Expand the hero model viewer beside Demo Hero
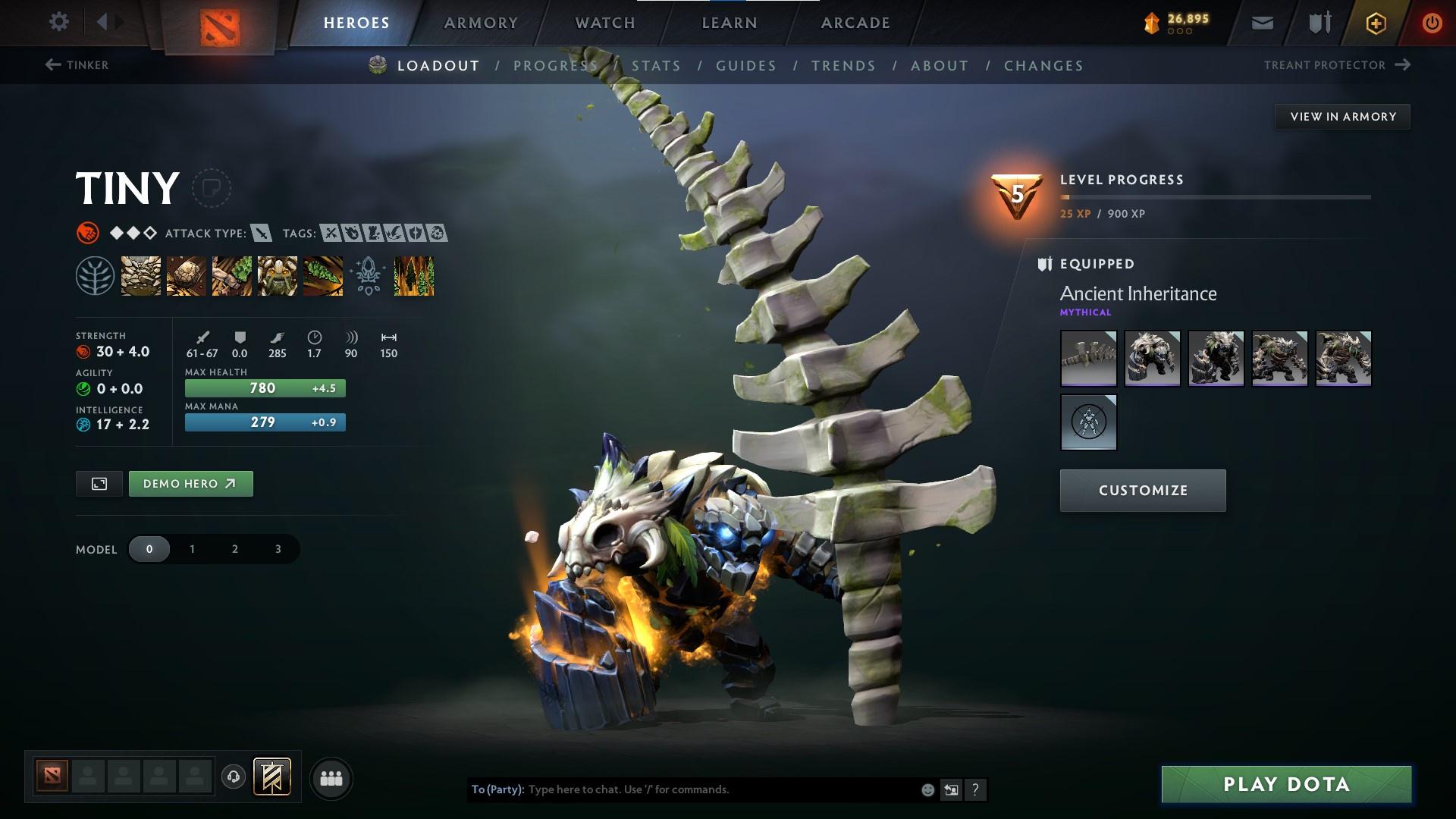1456x819 pixels. (100, 483)
